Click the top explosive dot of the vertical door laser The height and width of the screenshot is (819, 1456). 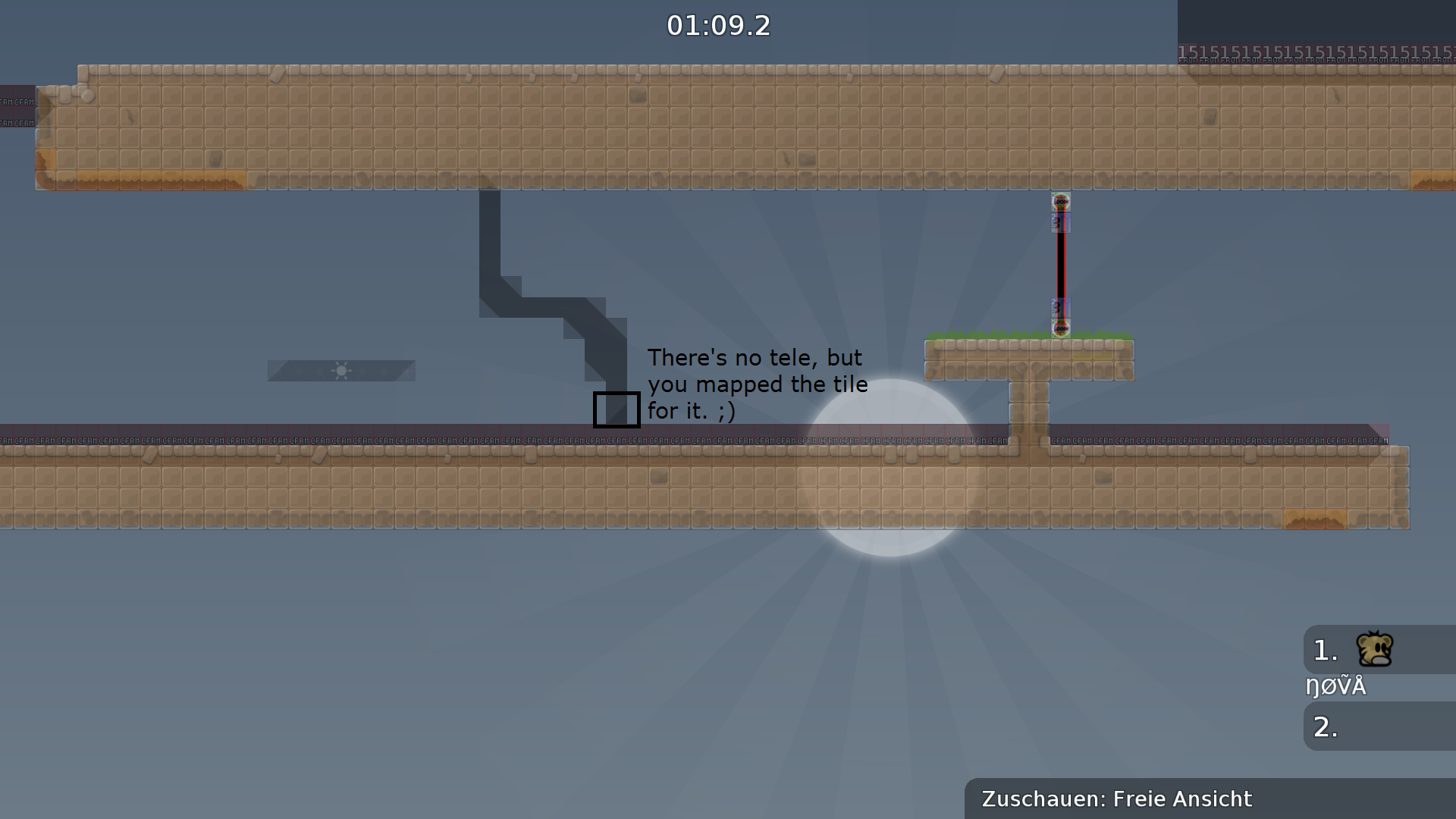point(1060,203)
